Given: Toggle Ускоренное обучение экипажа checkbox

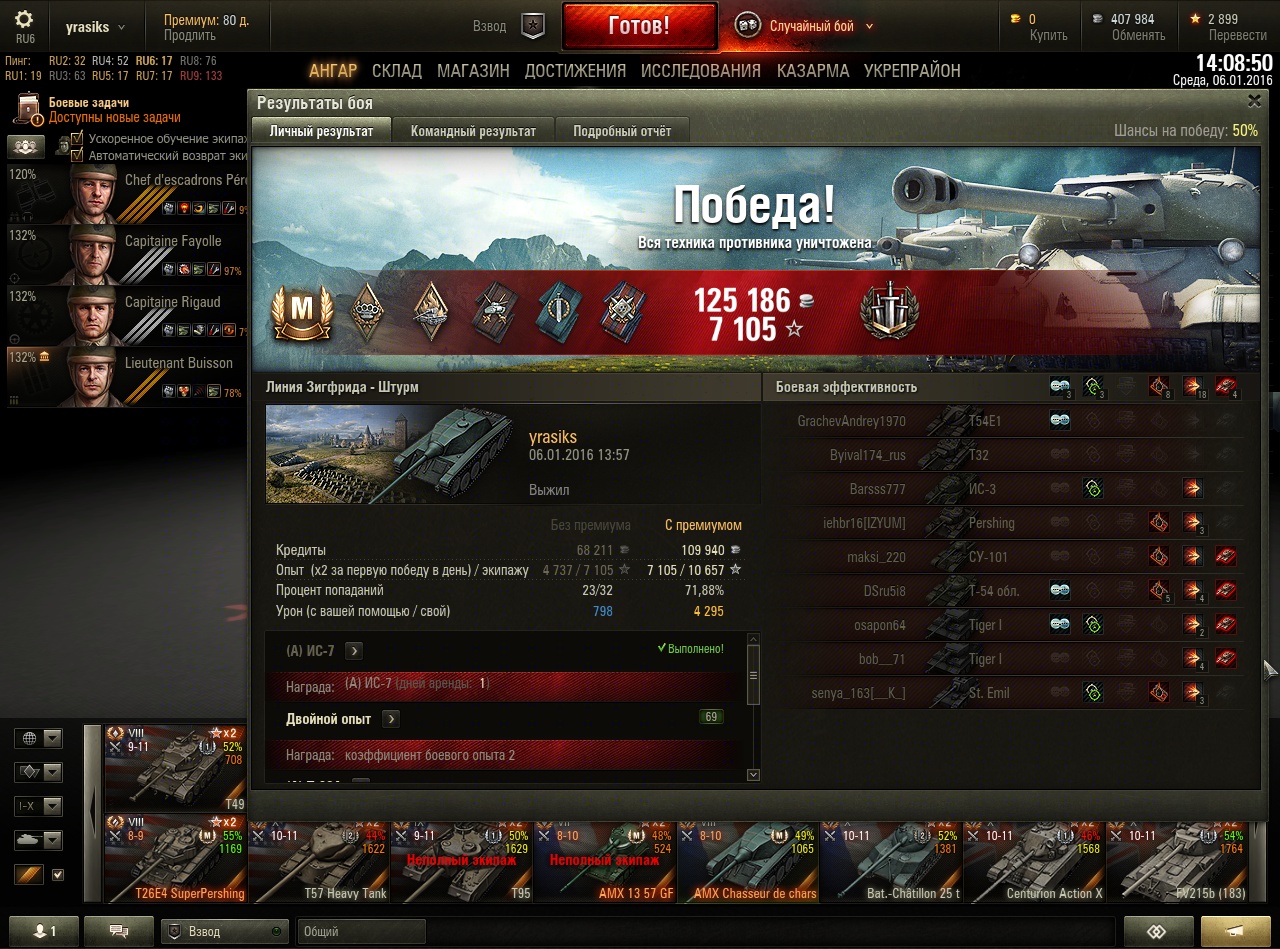Looking at the screenshot, I should click(x=77, y=139).
